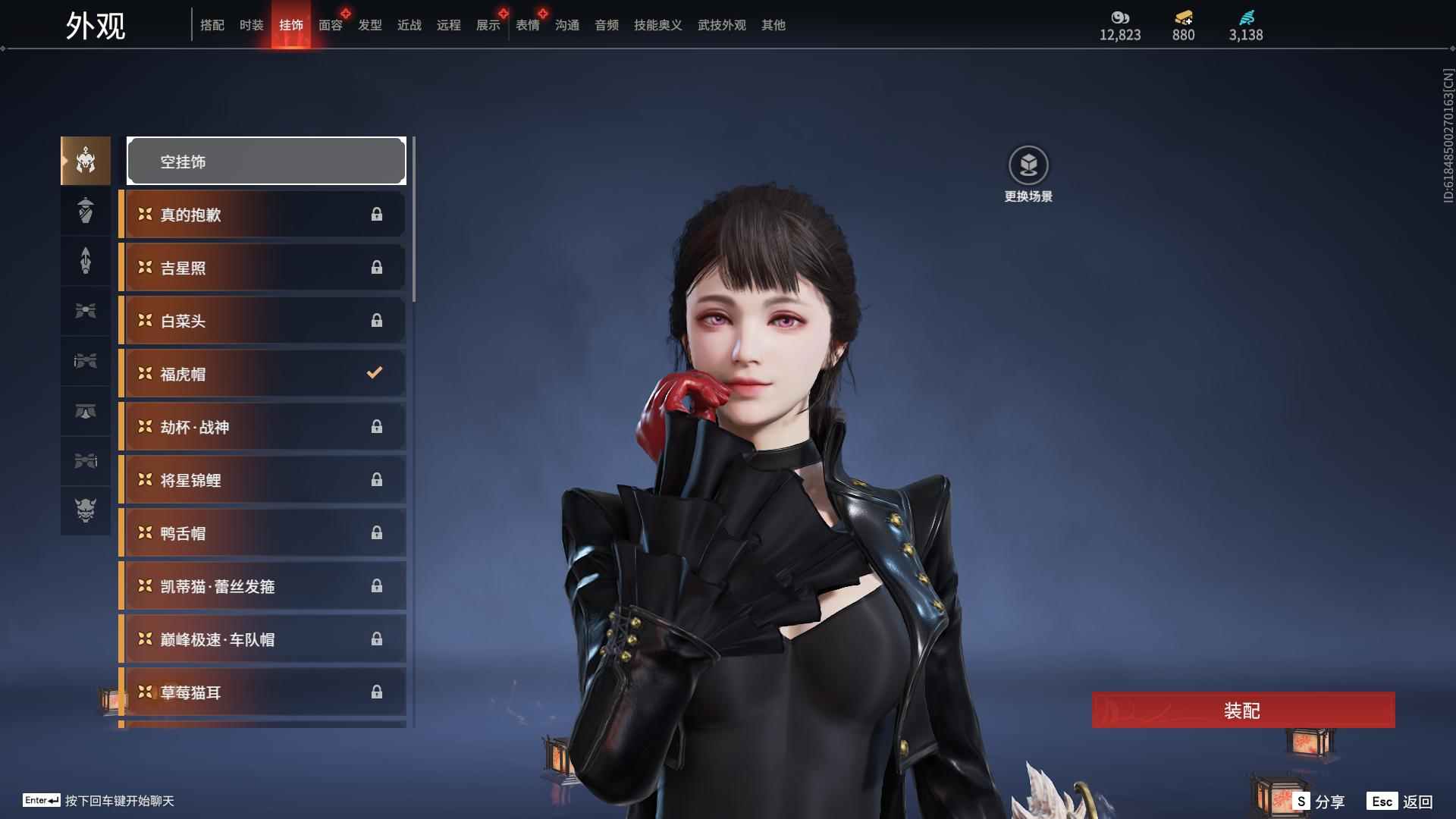This screenshot has height=819, width=1456.
Task: Open the 发型 tab
Action: (369, 25)
